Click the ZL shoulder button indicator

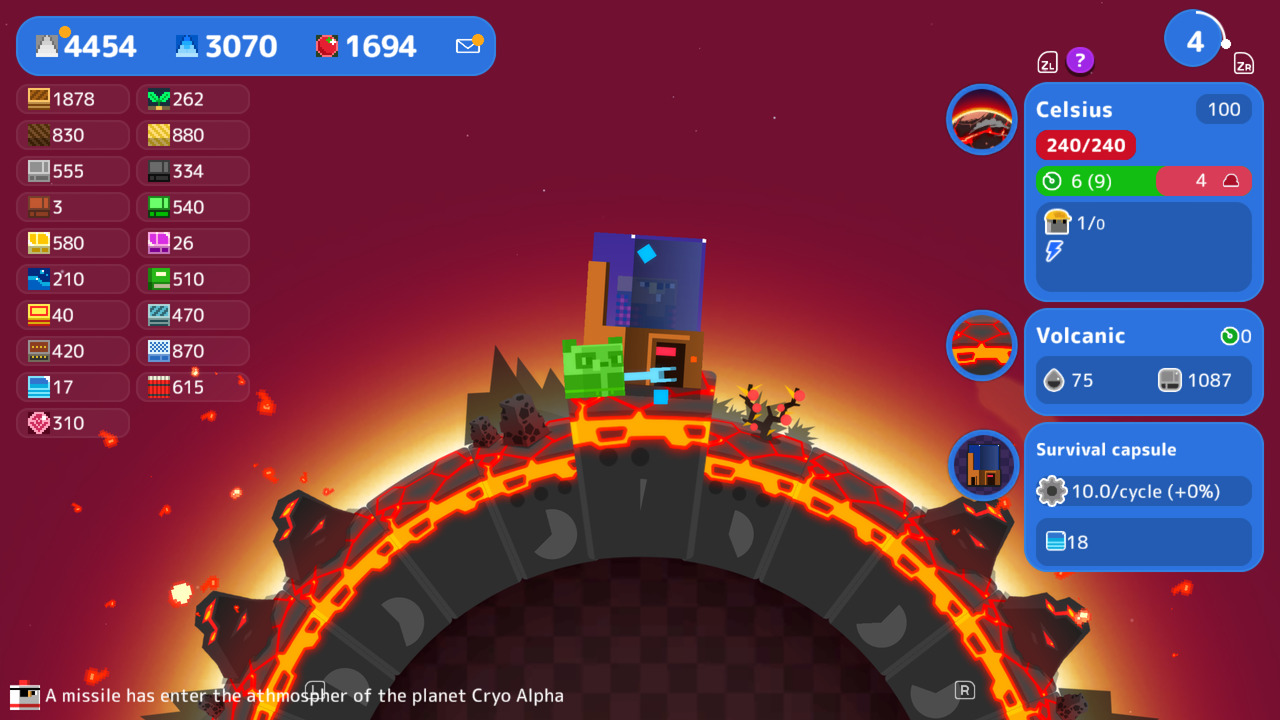tap(1047, 61)
